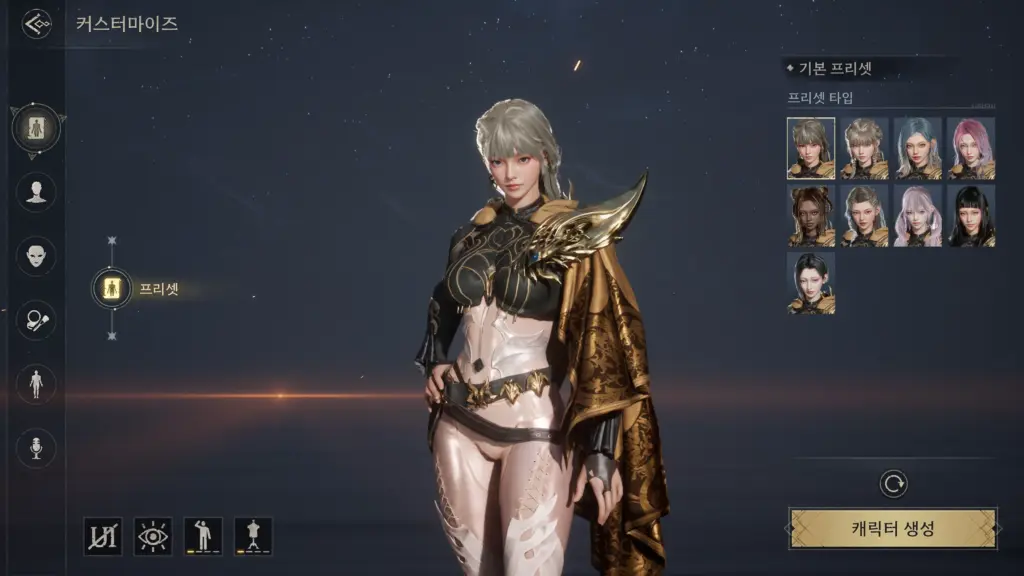
Task: Select the blue-haired preset portrait
Action: pos(918,148)
